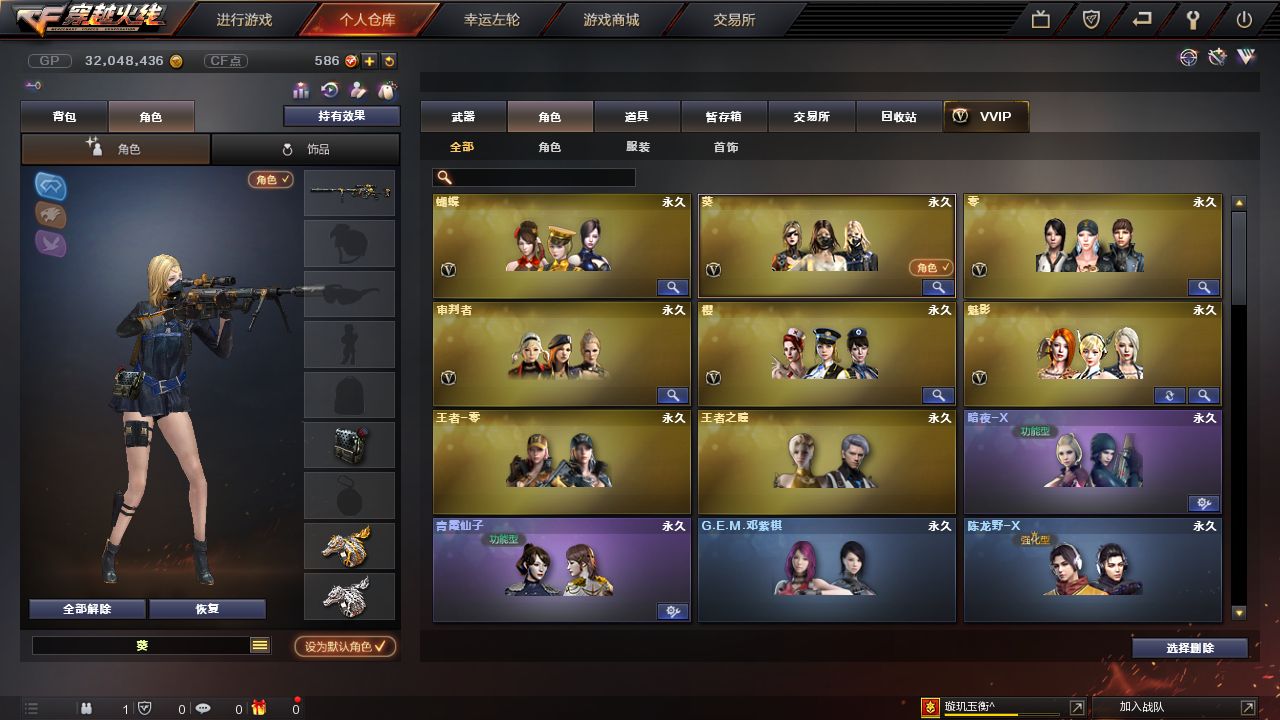Open the wrench settings icon in top bar
1280x720 pixels.
tap(1192, 20)
